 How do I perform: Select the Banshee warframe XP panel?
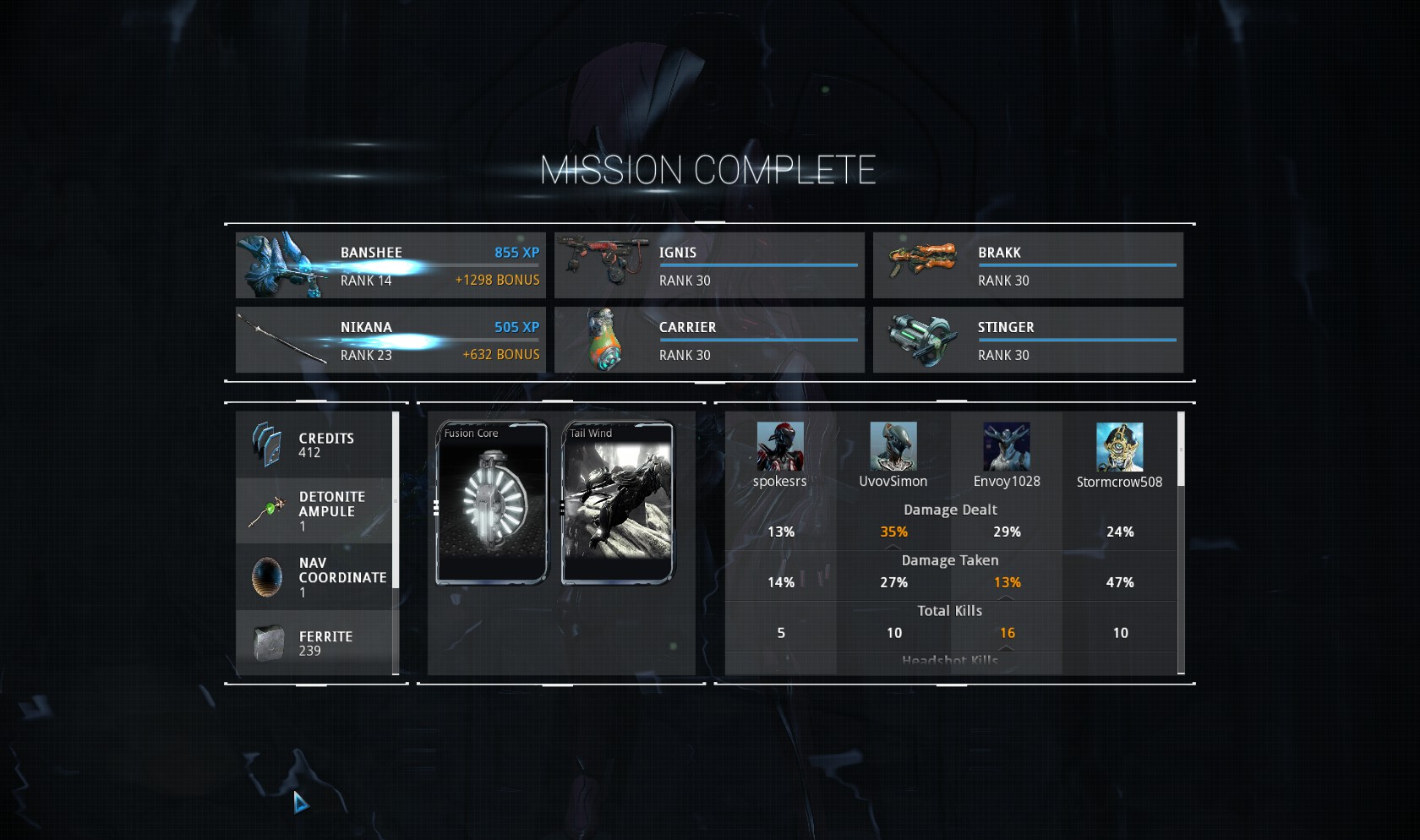(x=390, y=265)
